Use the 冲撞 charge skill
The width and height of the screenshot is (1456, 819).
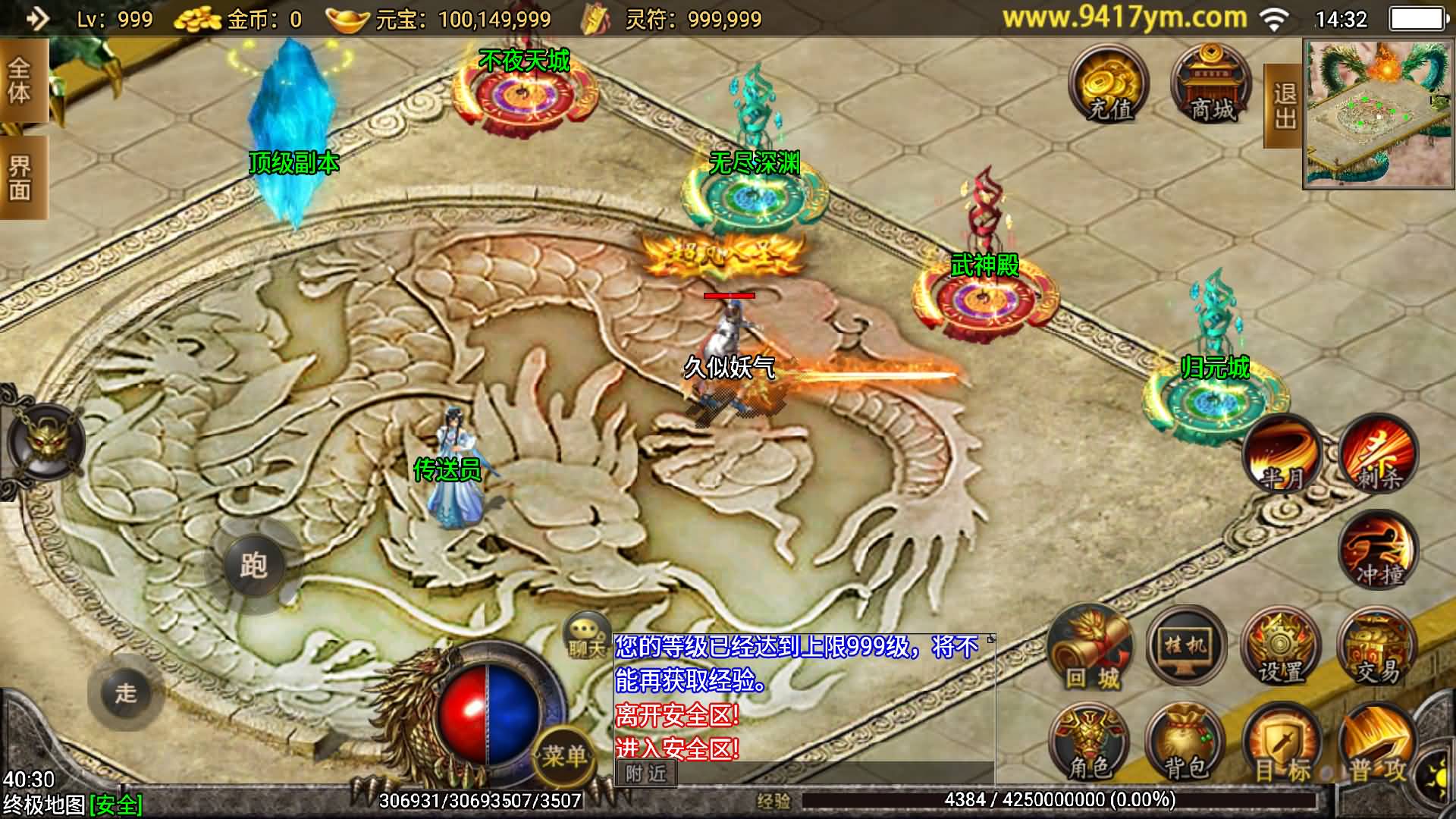(1377, 554)
